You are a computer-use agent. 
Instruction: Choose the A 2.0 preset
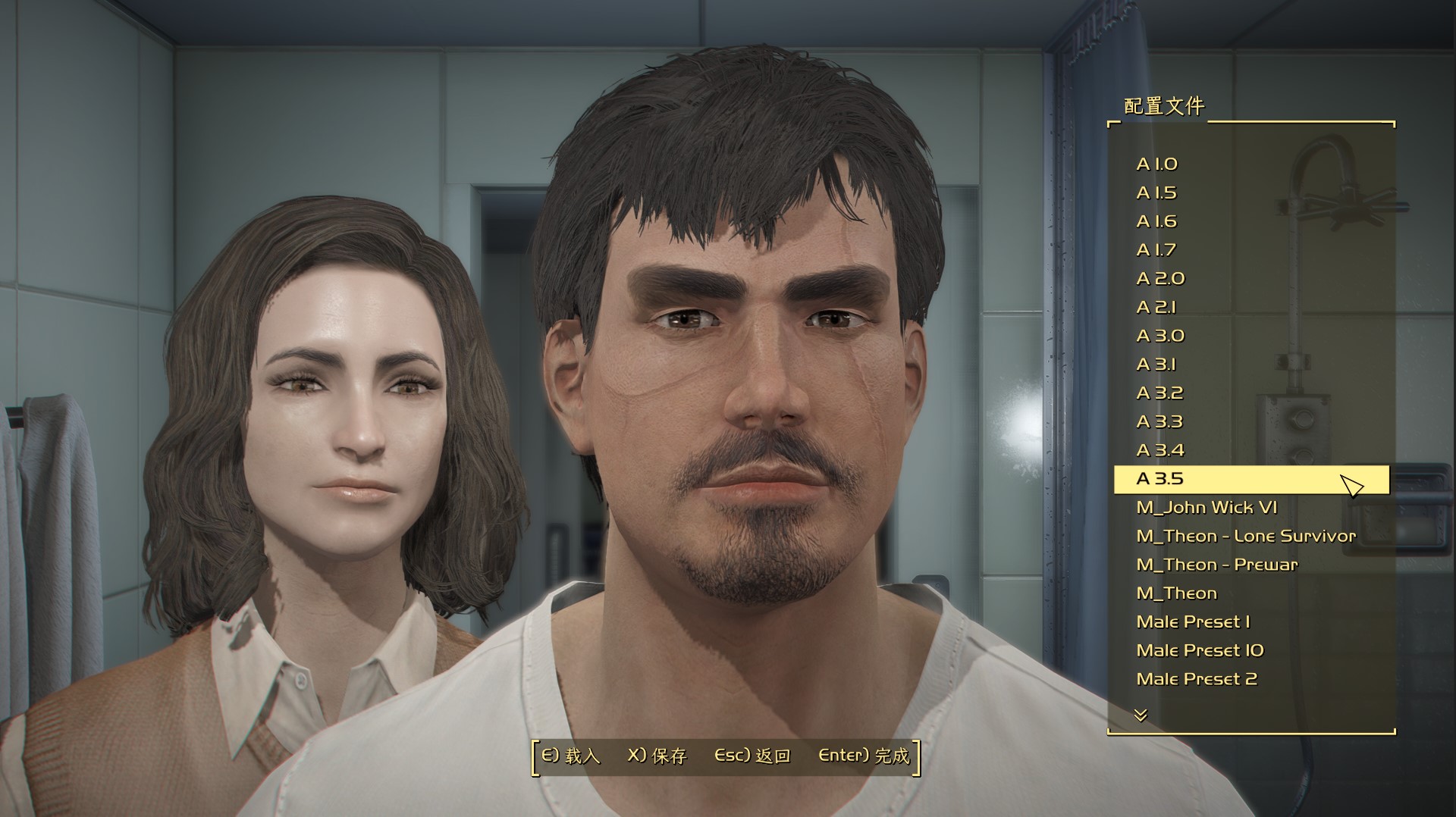point(1160,279)
